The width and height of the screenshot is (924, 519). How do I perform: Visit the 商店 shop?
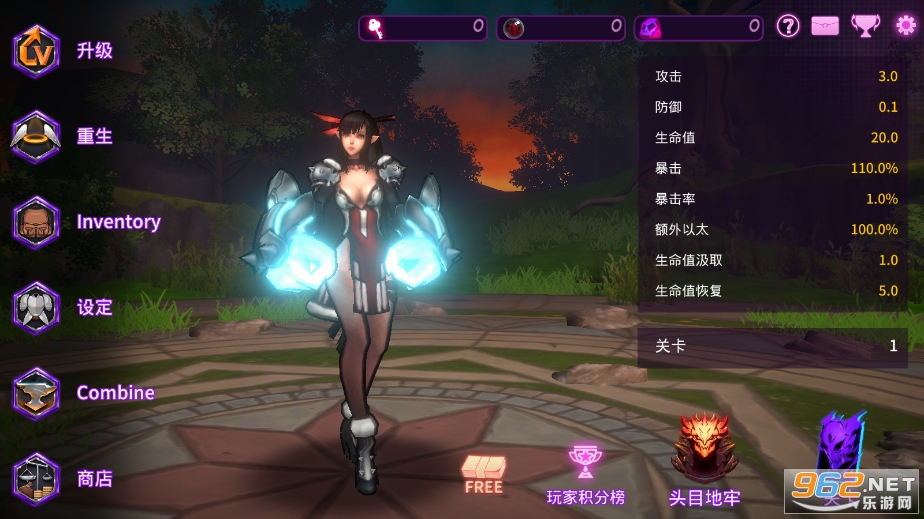click(x=37, y=478)
